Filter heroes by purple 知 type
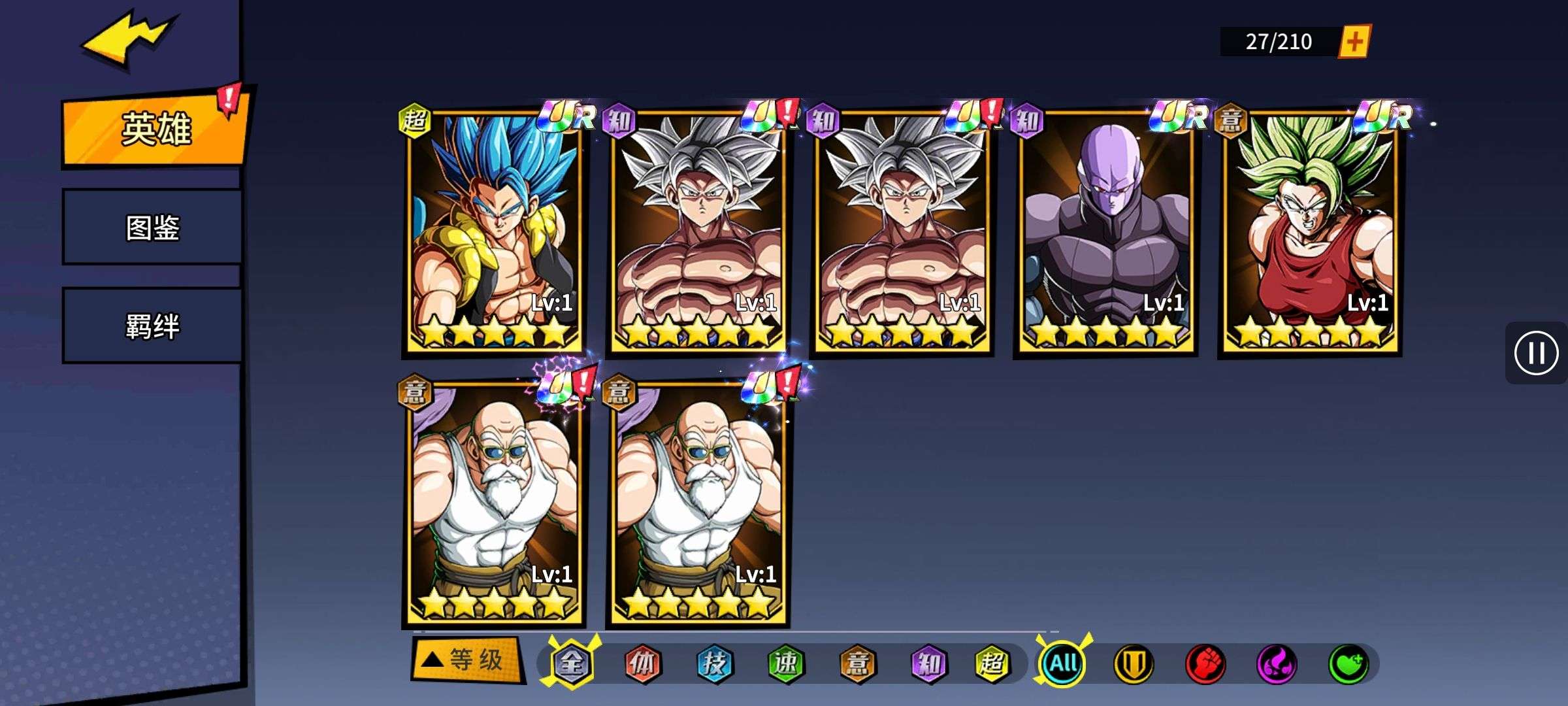 (928, 664)
